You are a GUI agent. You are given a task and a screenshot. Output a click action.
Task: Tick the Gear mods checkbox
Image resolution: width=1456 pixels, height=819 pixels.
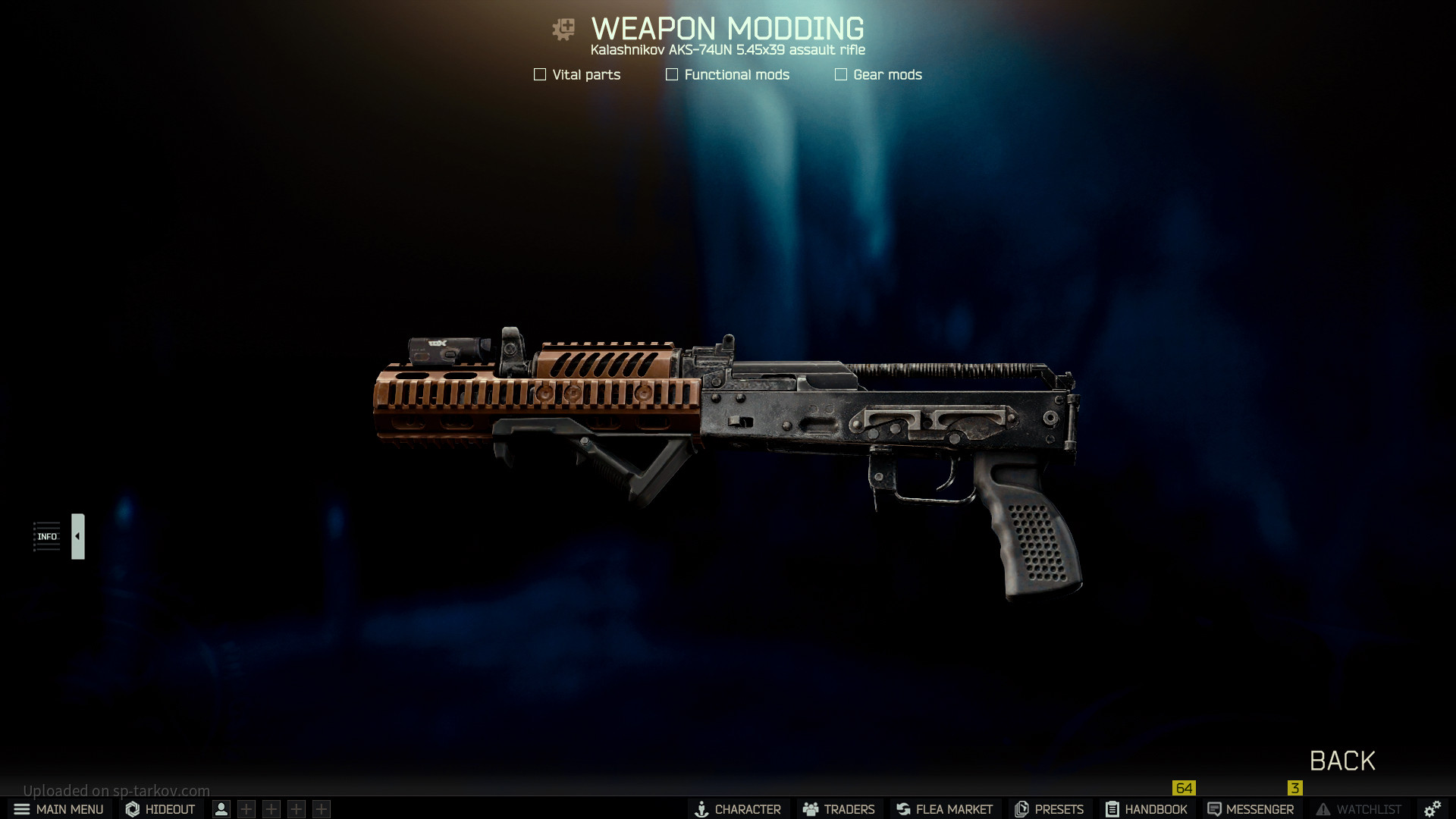[x=841, y=74]
